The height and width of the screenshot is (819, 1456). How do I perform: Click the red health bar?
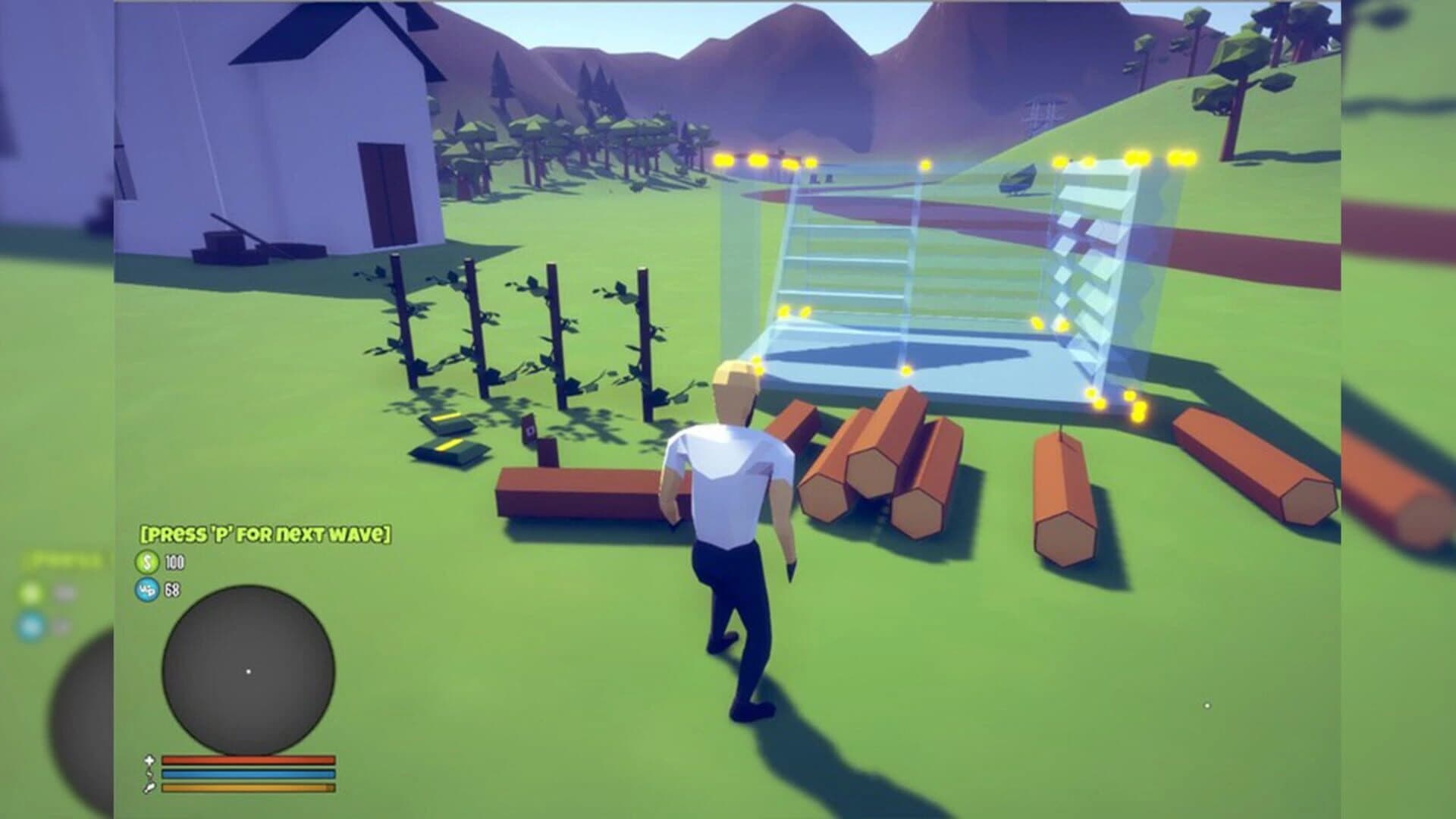(248, 759)
